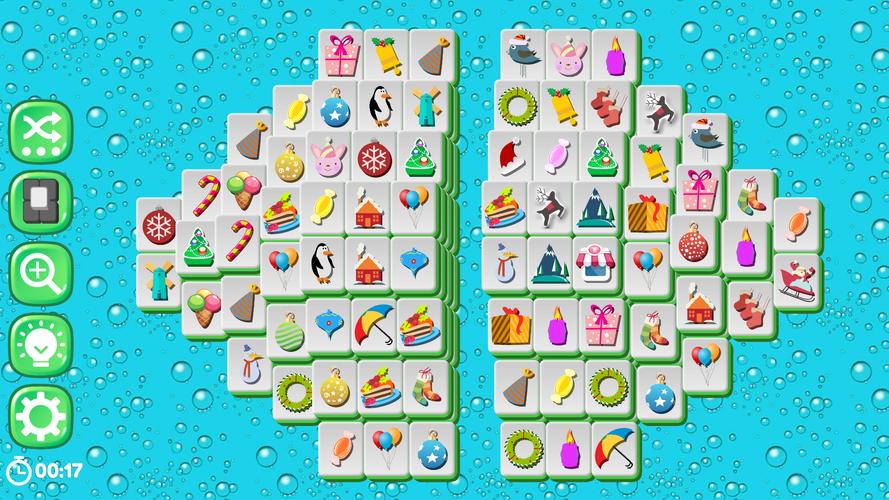Viewport: 889px width, 500px height.
Task: Select the Santa sleigh tile
Action: [797, 280]
